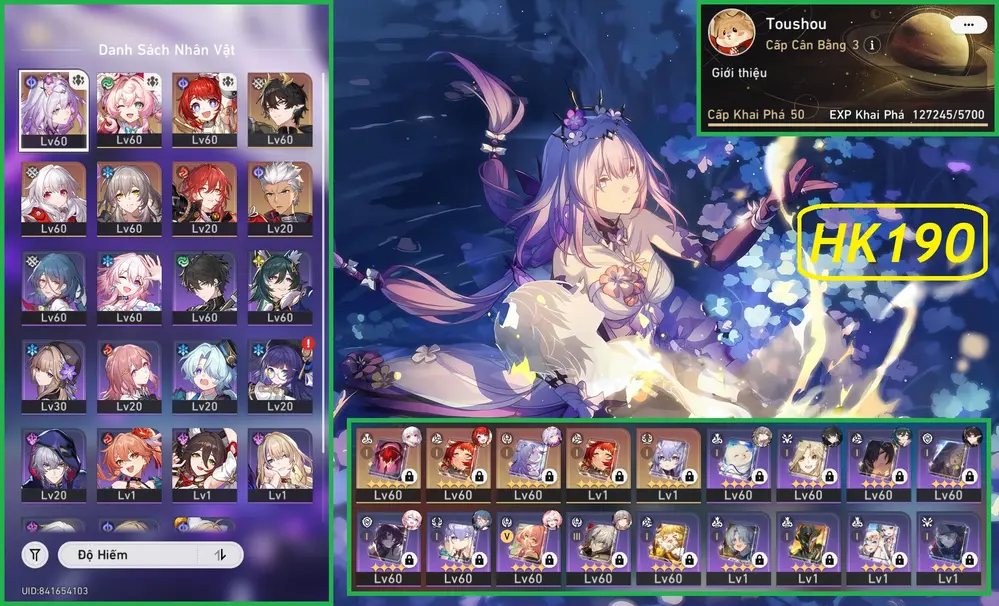Select the orange-haired Lv1 character
Screen dimensions: 999x606
click(x=129, y=466)
